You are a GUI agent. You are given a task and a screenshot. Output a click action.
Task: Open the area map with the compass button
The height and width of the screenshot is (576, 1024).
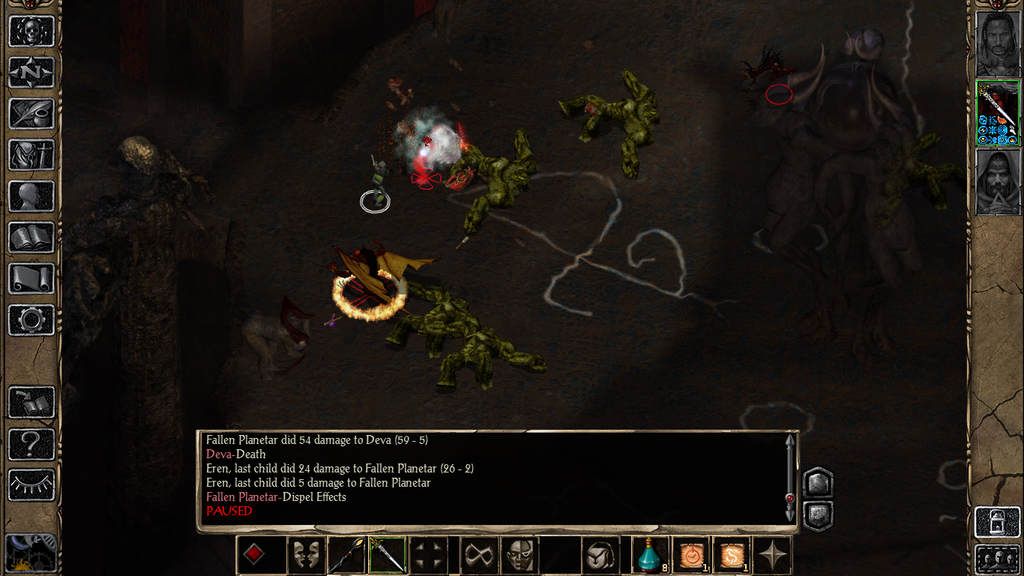pos(31,72)
